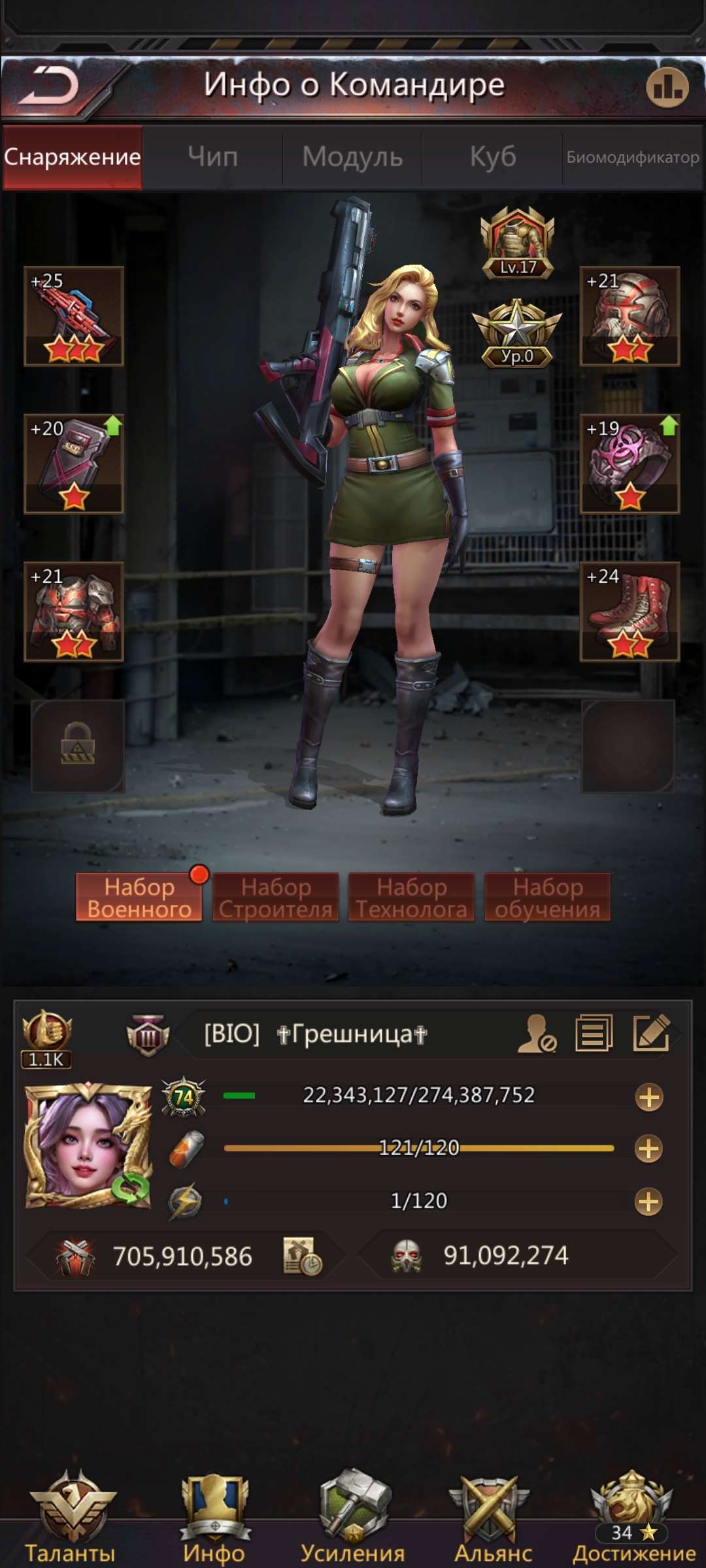Change the commander portrait avatar

(x=88, y=1146)
